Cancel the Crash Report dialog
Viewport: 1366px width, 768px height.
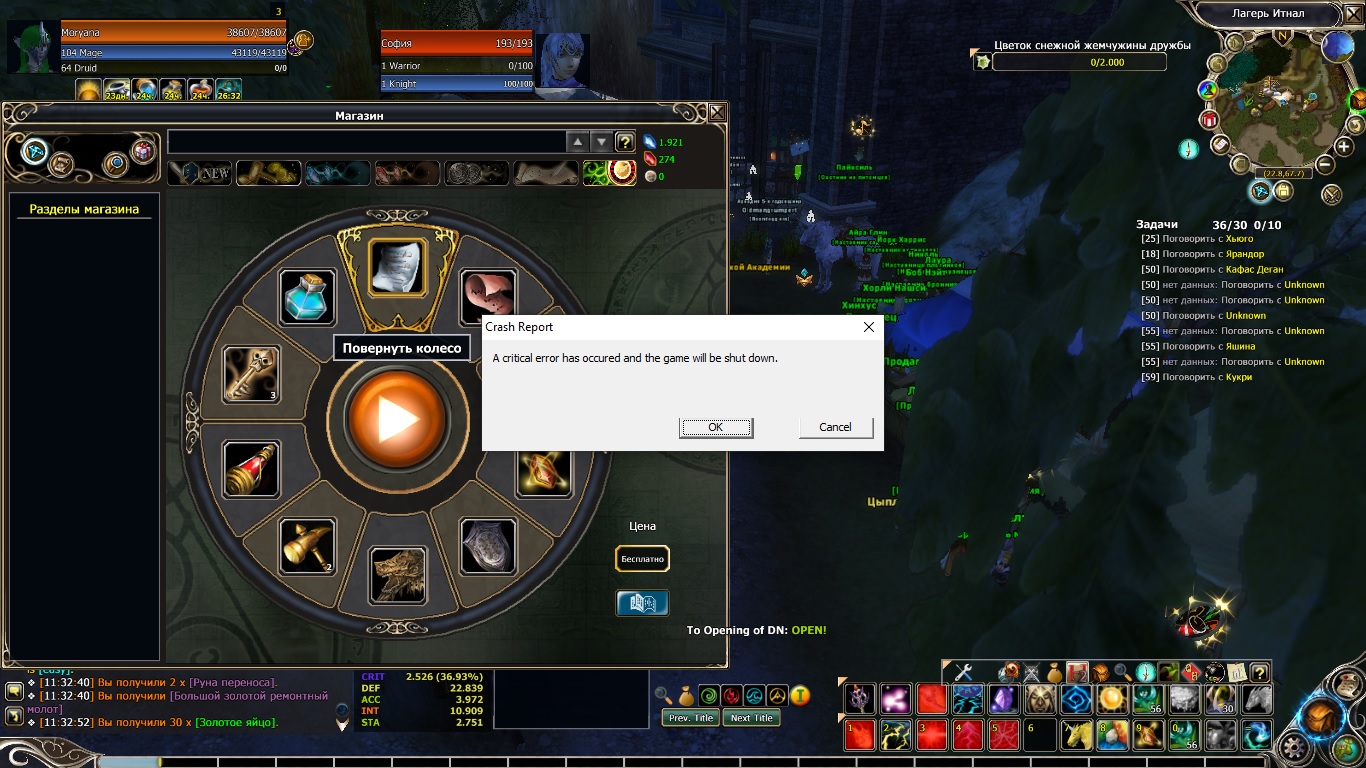[836, 427]
